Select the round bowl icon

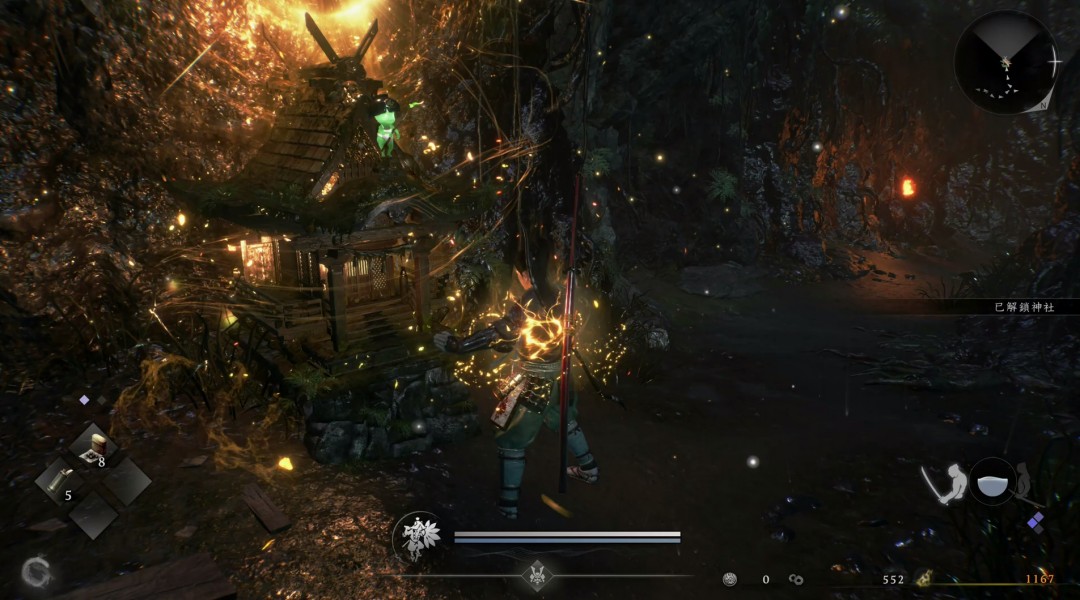(991, 481)
